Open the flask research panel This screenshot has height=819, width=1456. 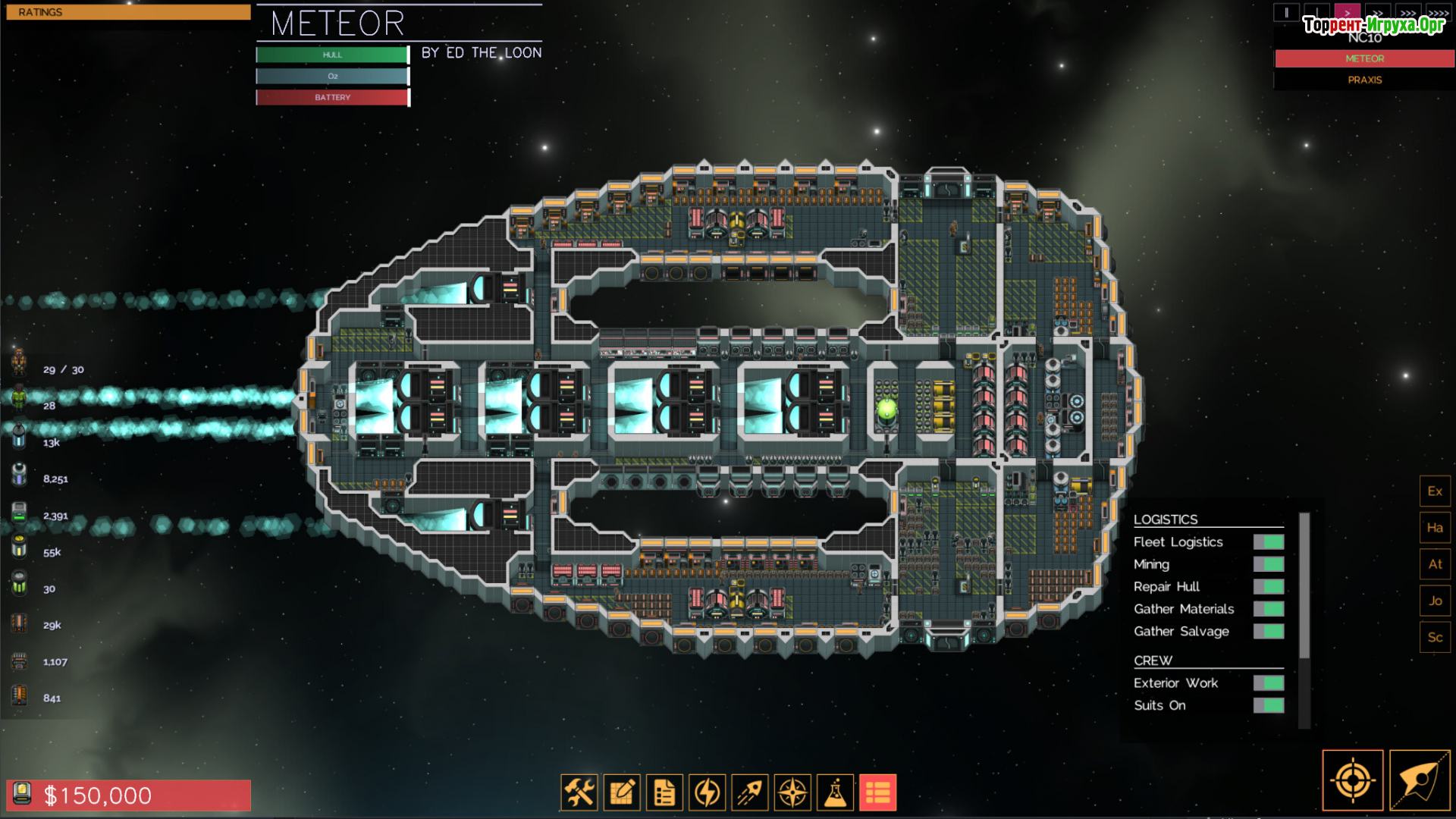point(835,793)
